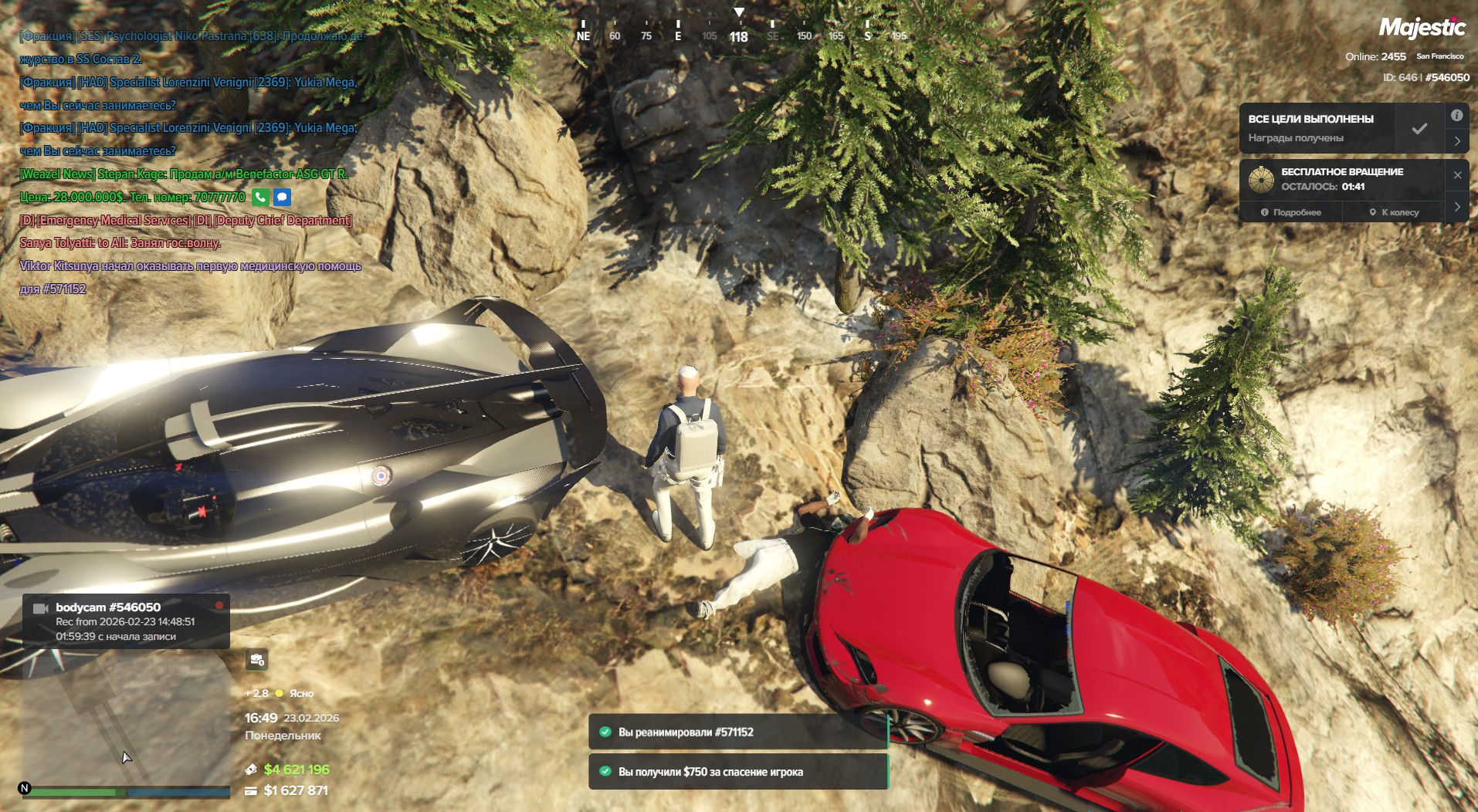Expand the free spin panel arrow
Viewport: 1478px width, 812px height.
tap(1457, 207)
